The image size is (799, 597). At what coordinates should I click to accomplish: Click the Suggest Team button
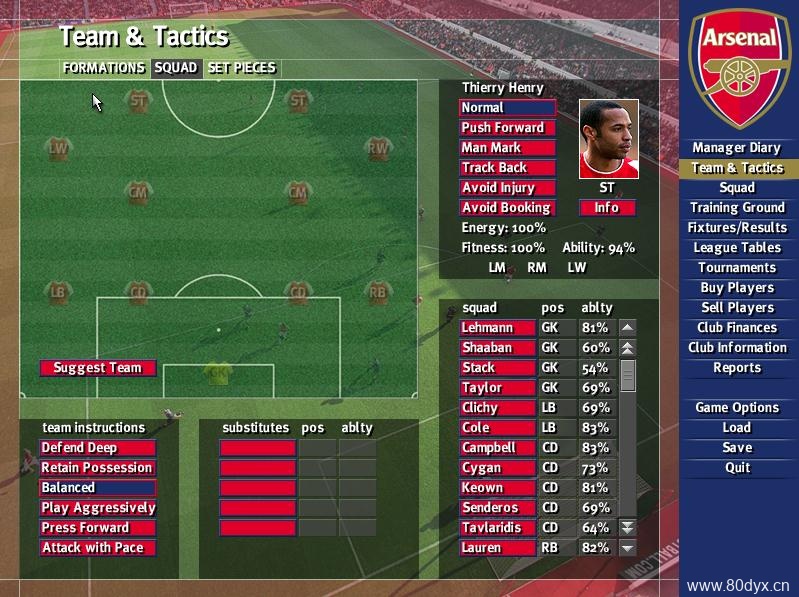(x=98, y=368)
